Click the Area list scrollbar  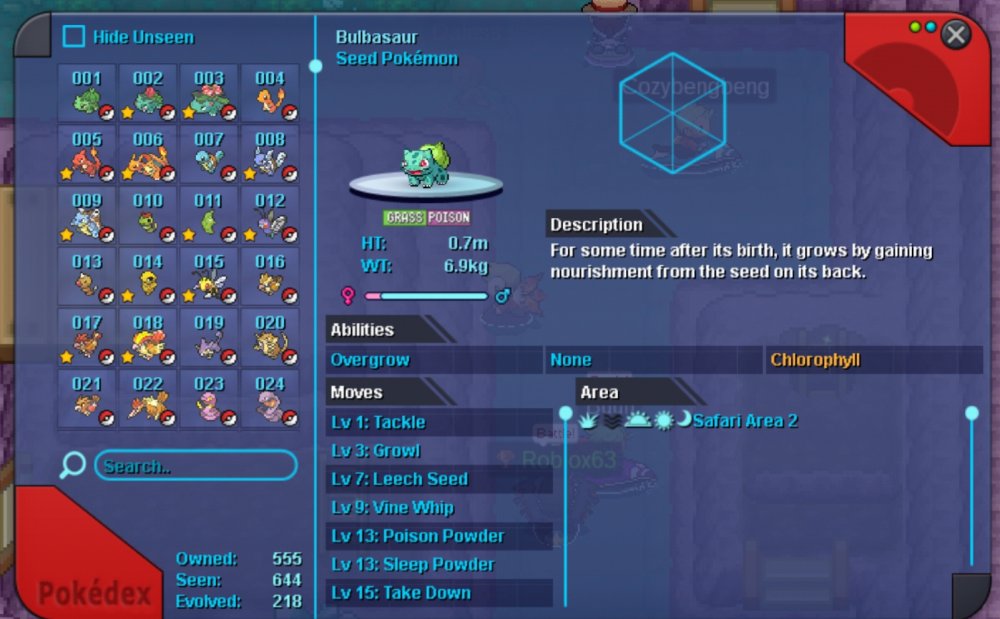971,488
